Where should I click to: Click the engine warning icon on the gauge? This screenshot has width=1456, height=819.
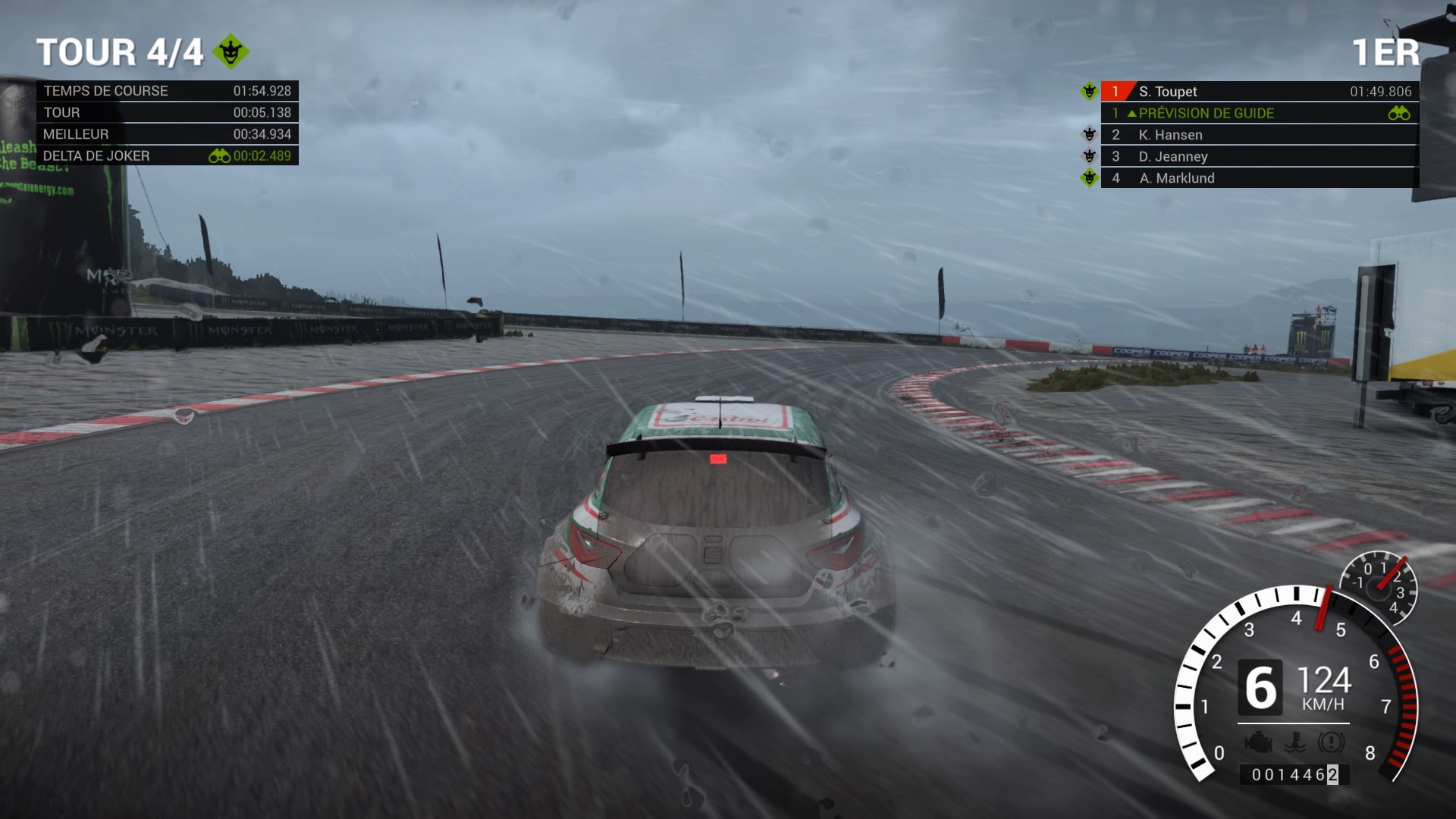(1258, 743)
